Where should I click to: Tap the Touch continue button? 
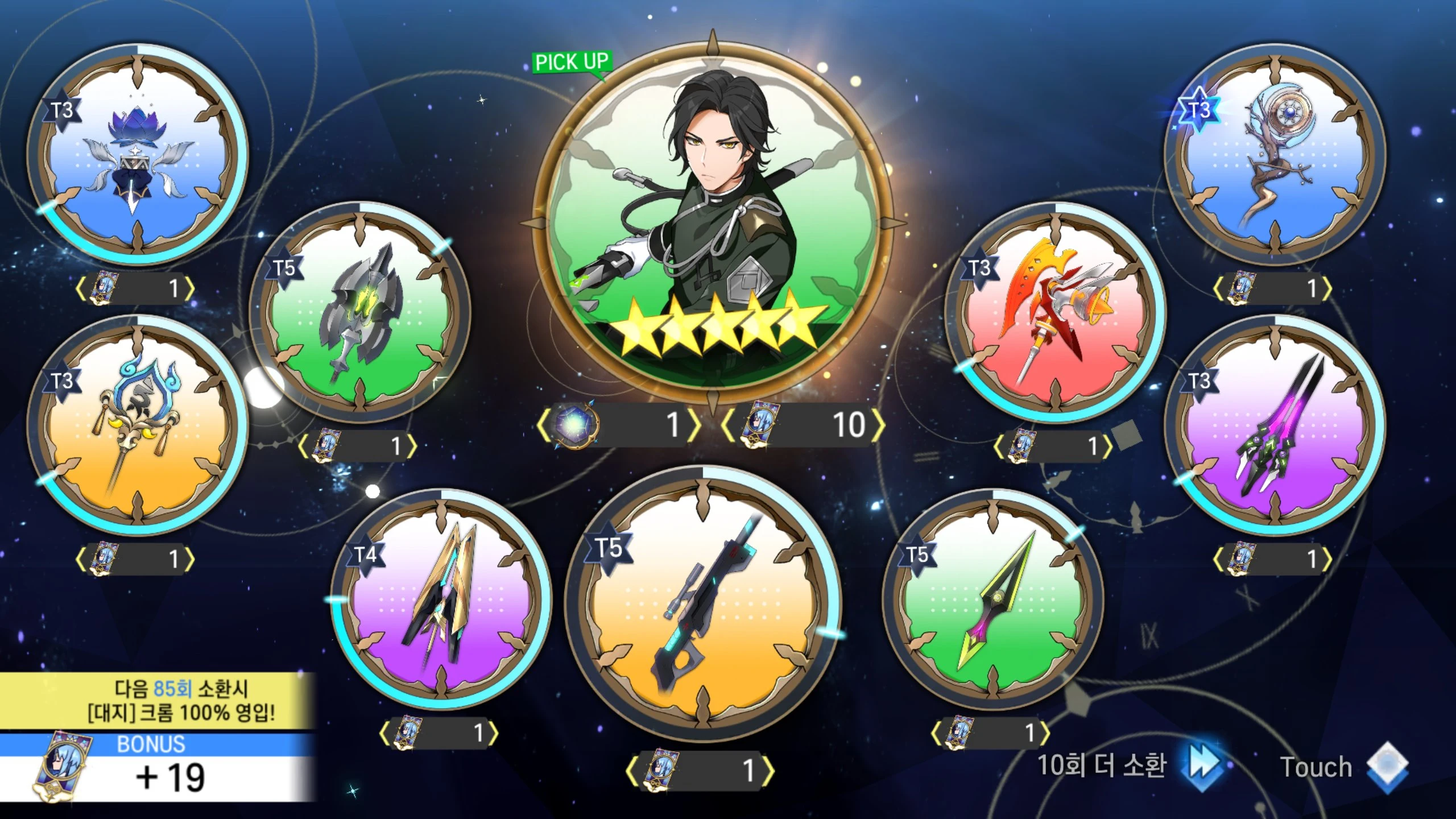[x=1342, y=767]
